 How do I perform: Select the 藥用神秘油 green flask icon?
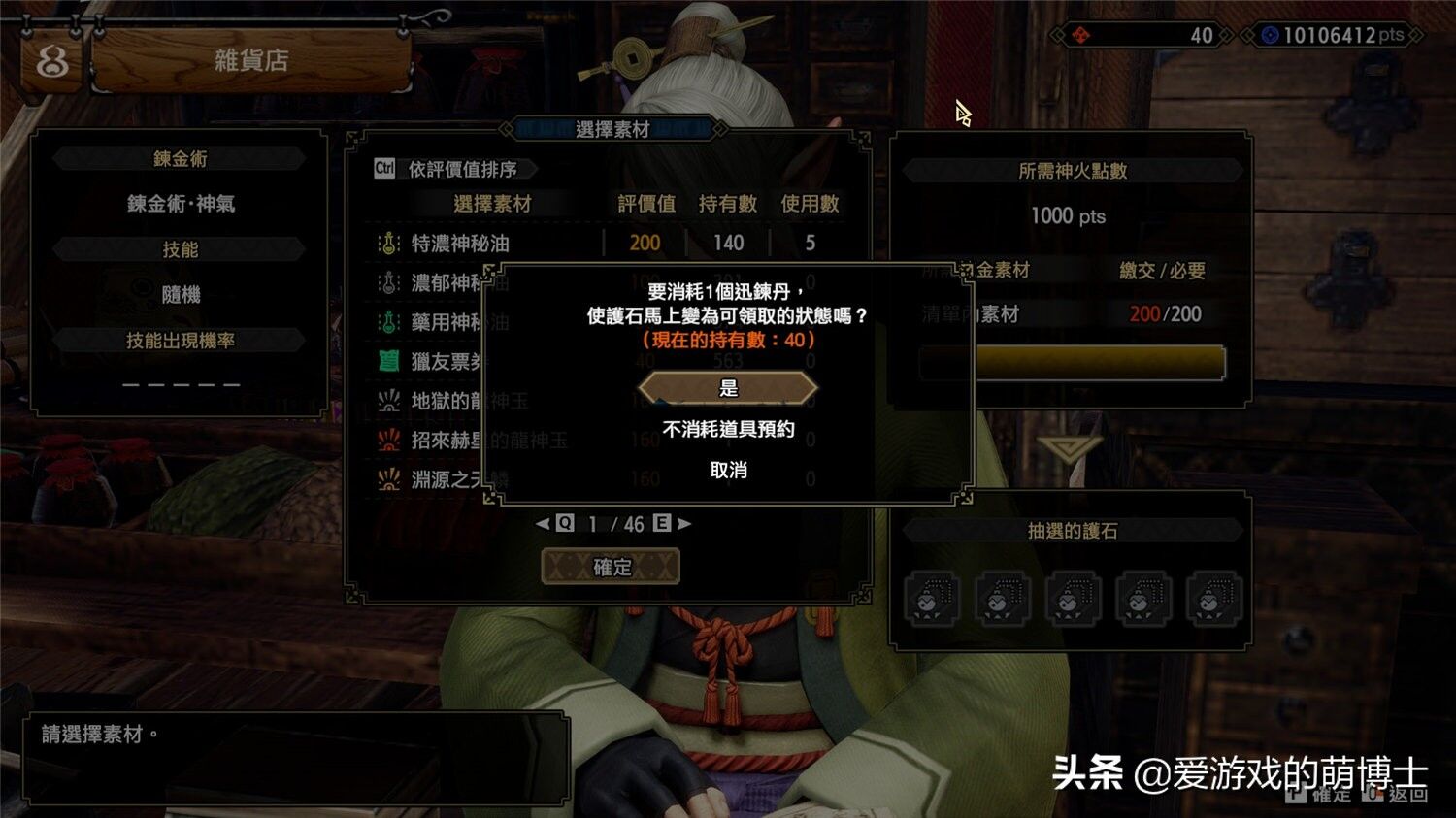[x=387, y=321]
